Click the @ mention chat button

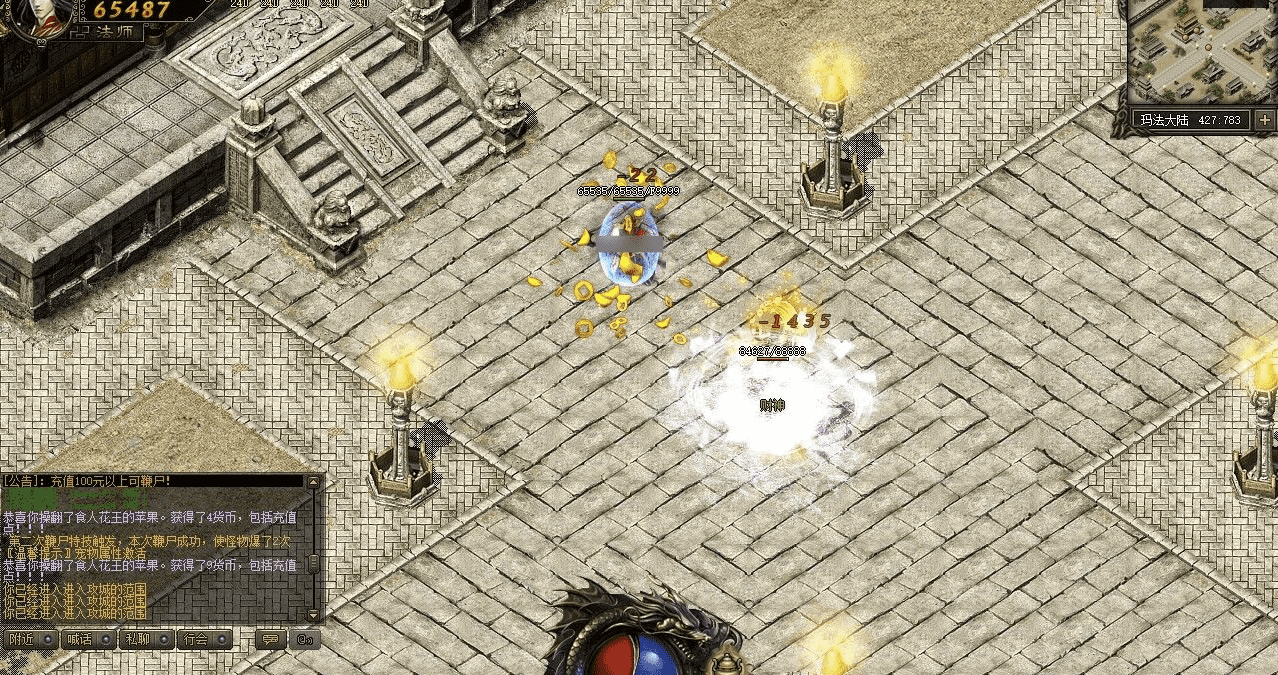pyautogui.click(x=306, y=639)
